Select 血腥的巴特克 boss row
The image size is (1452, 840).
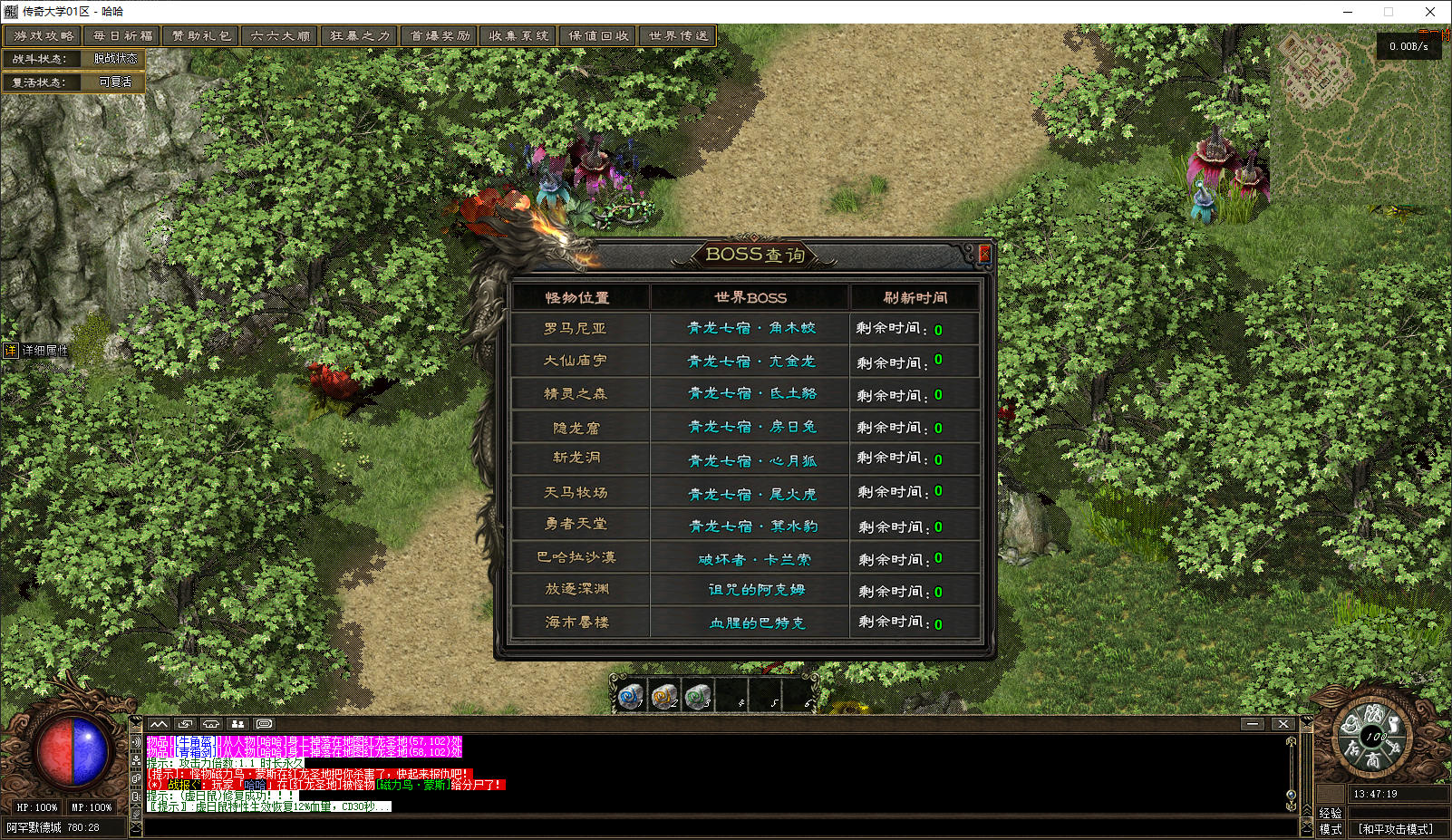757,623
